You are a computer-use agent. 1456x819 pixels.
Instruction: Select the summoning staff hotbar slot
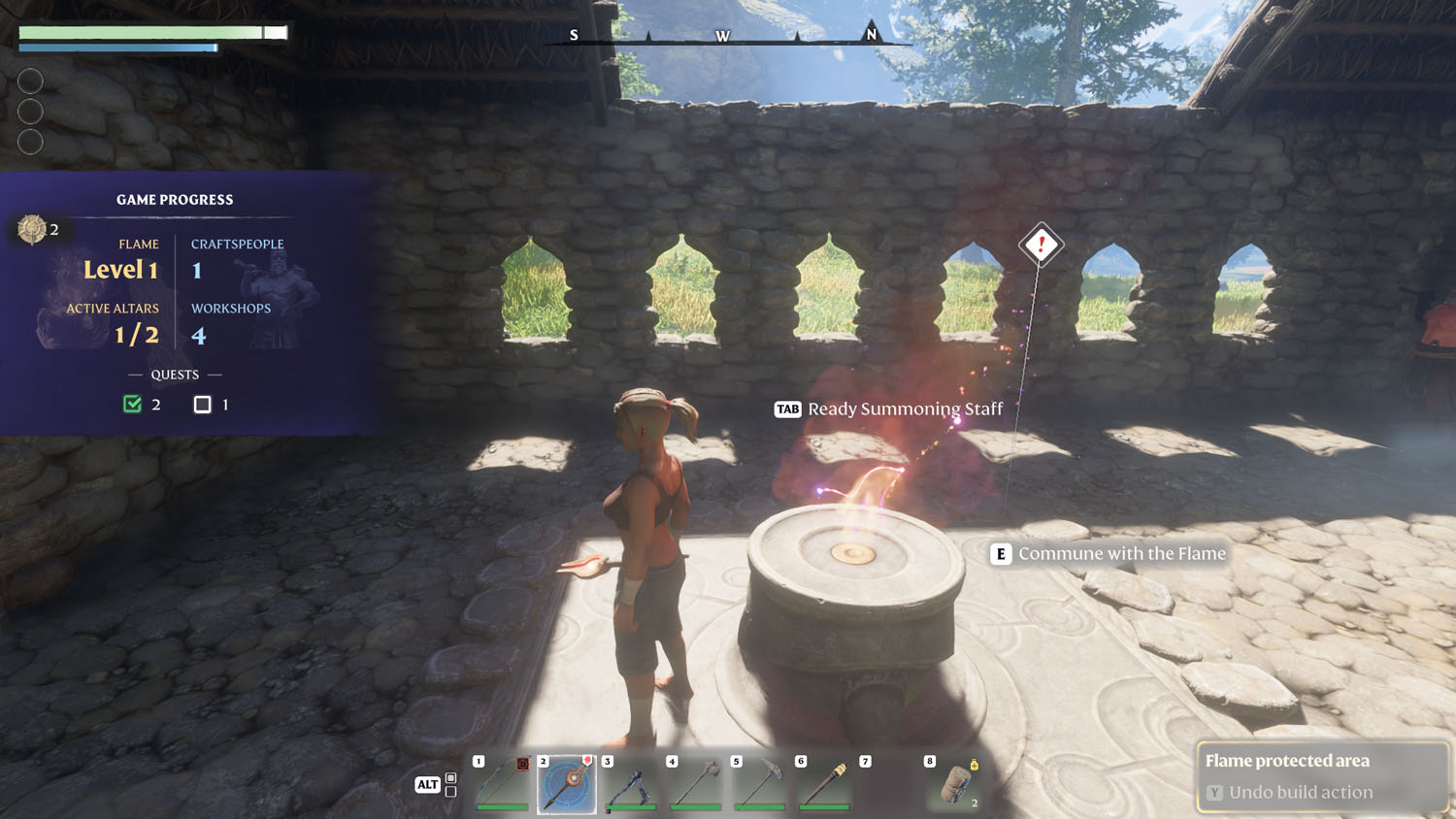click(x=567, y=783)
